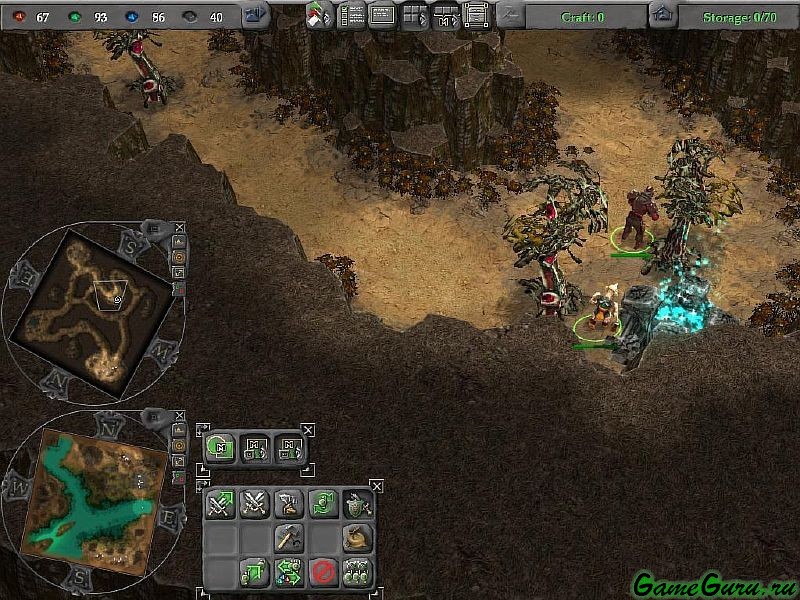
Task: Activate the green circular arrows patrol command
Action: tap(322, 504)
